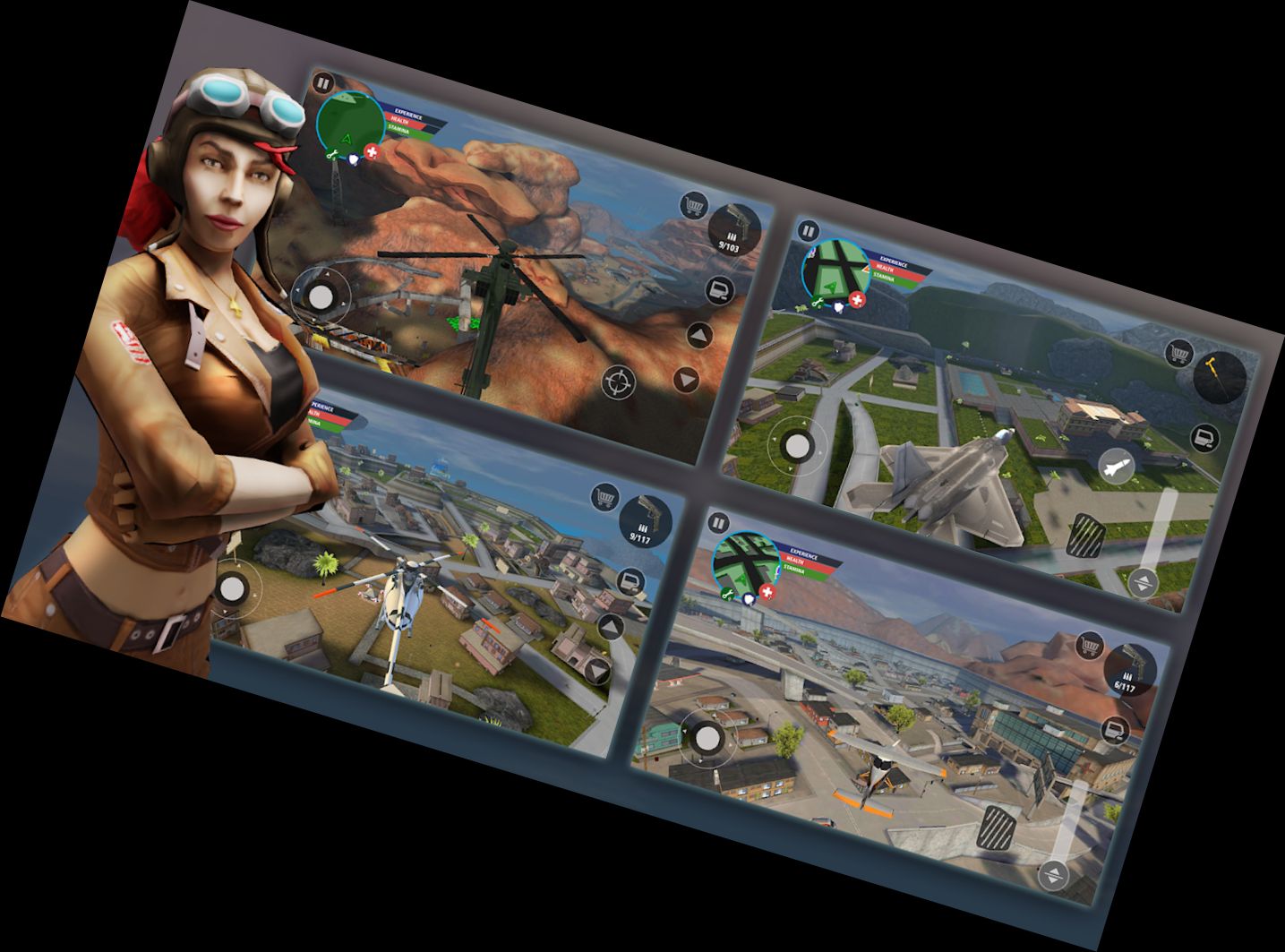Open the shop cart in the fighter jet screenshot

click(x=1179, y=353)
